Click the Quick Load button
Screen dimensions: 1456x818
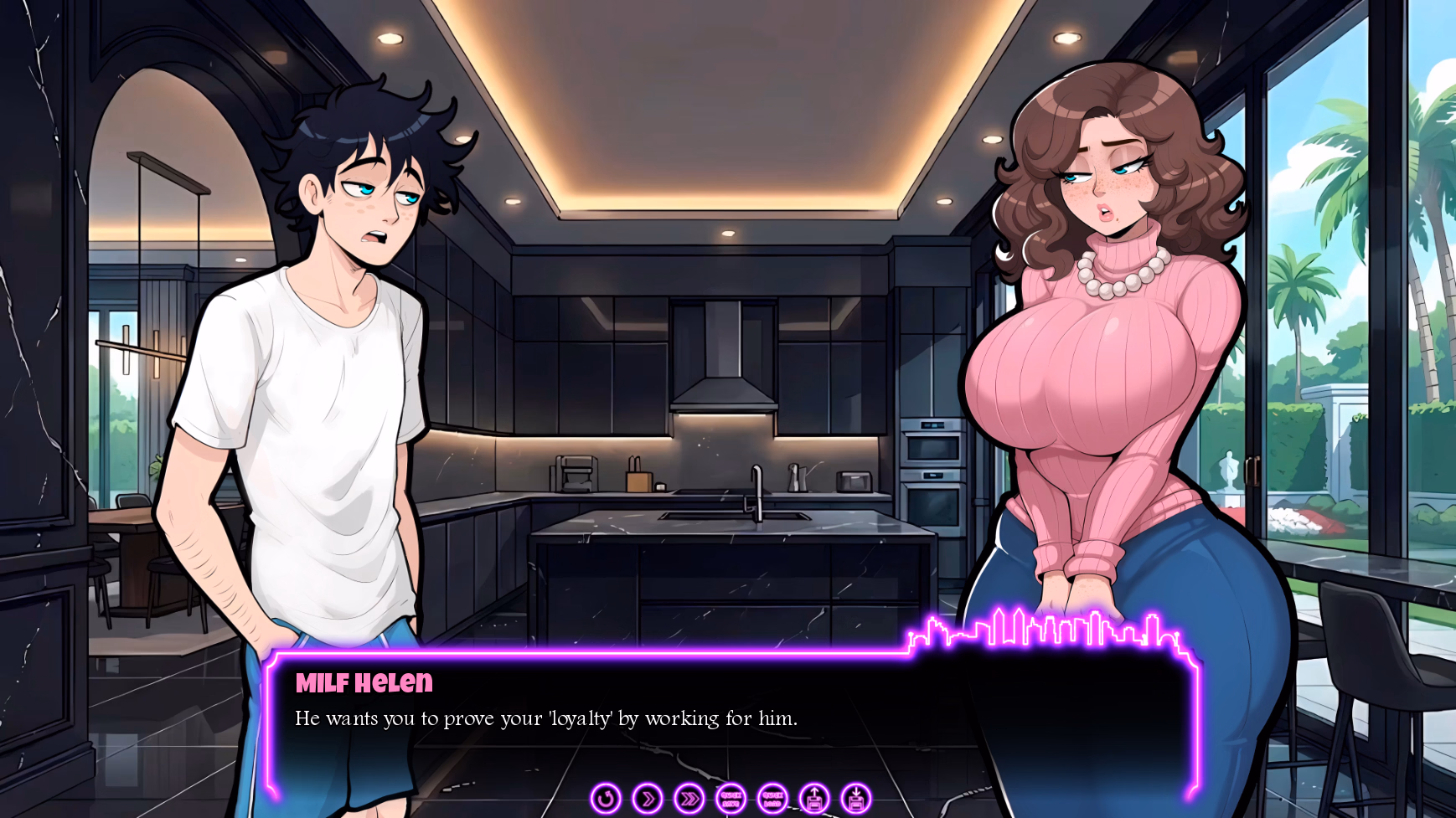772,799
